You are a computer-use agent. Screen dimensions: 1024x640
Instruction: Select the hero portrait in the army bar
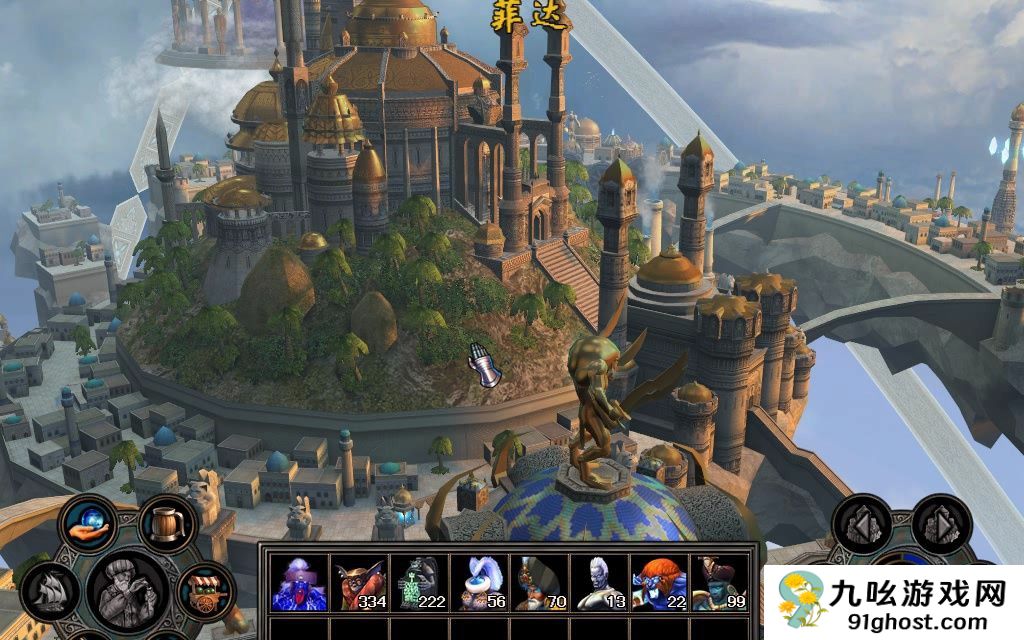pos(297,583)
